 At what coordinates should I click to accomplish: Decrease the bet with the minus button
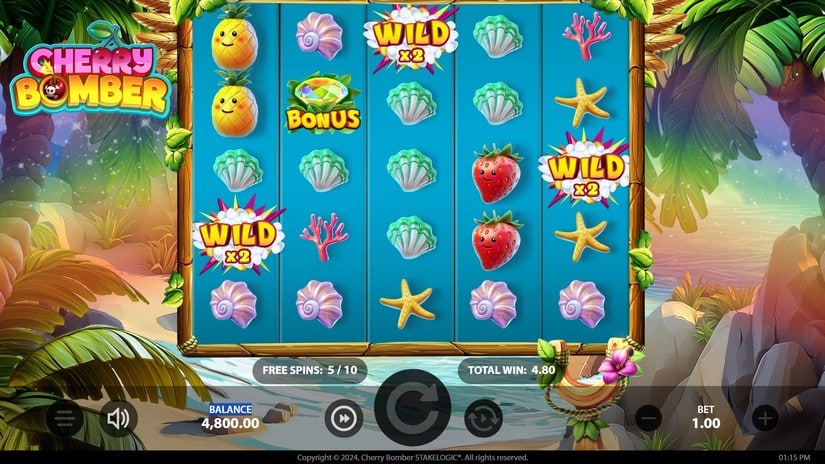point(648,418)
